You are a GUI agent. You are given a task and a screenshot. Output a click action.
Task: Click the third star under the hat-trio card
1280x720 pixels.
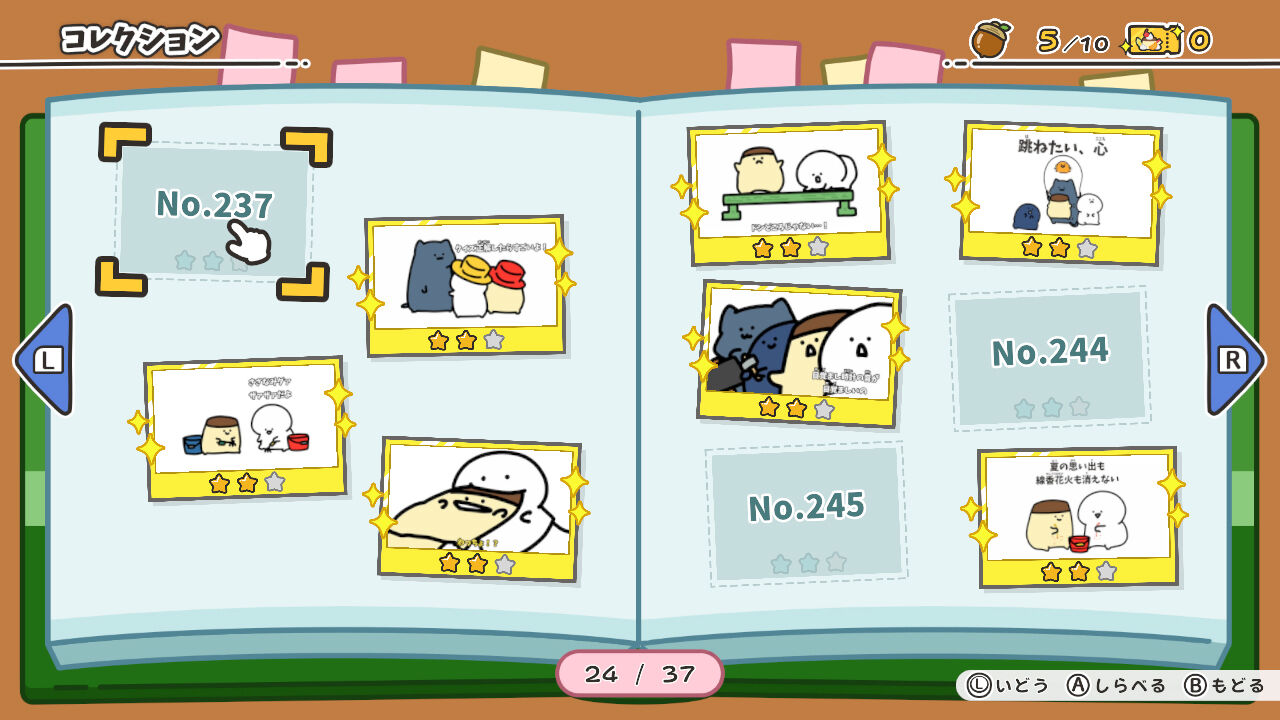tap(494, 341)
